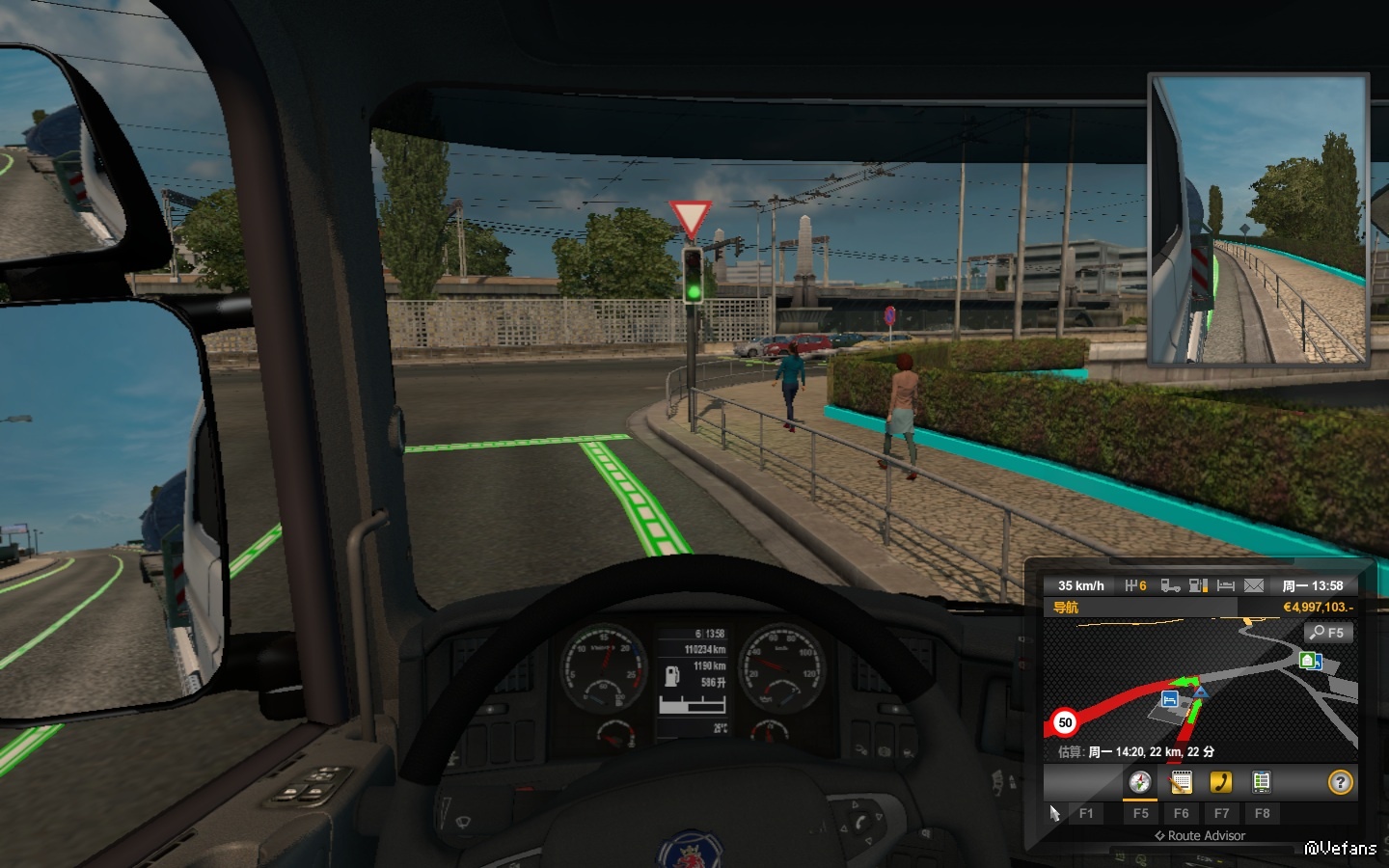Open the yellow phone assistance tab

1221,782
